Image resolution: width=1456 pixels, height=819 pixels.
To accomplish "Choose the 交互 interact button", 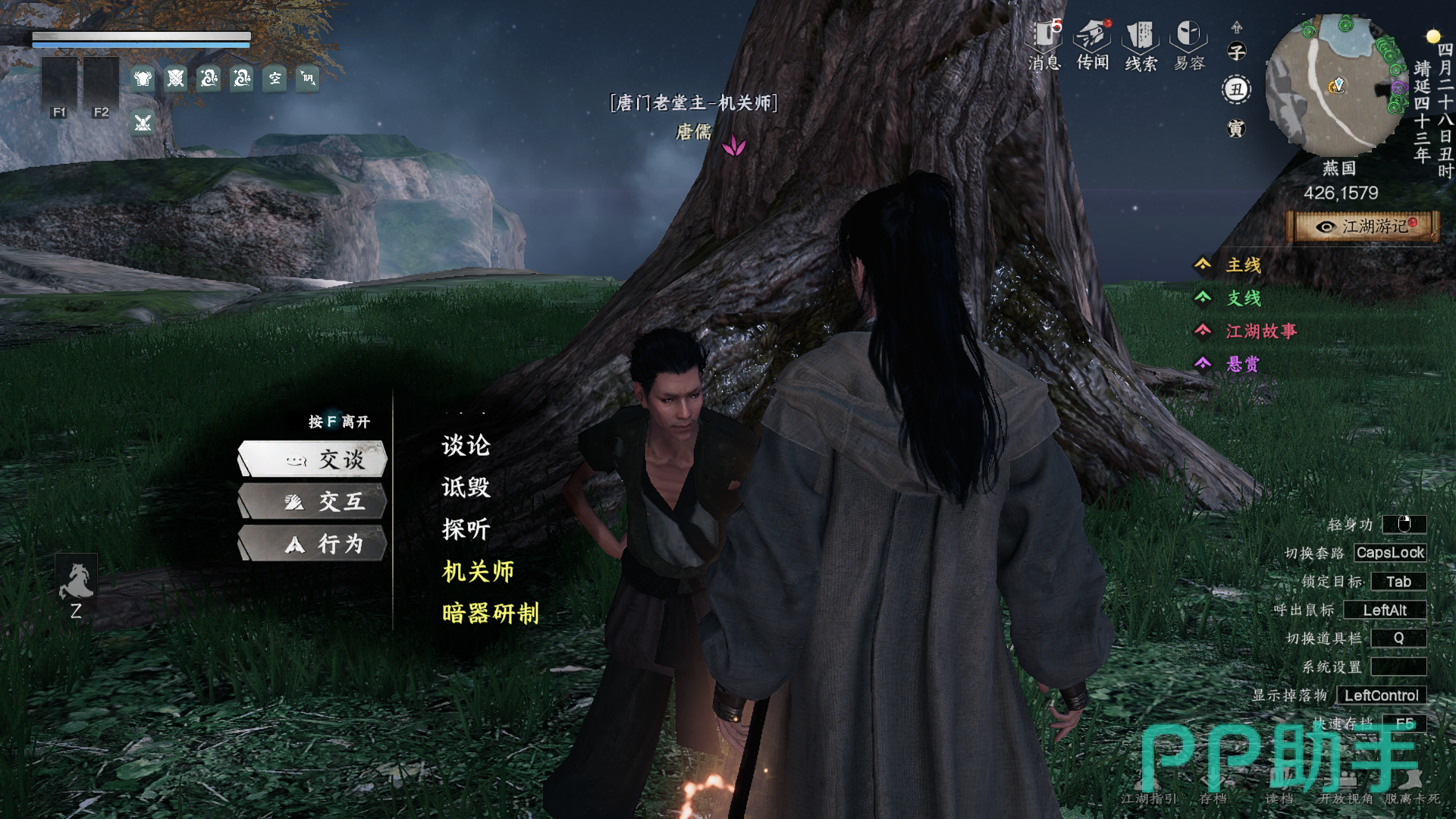I will (x=312, y=501).
